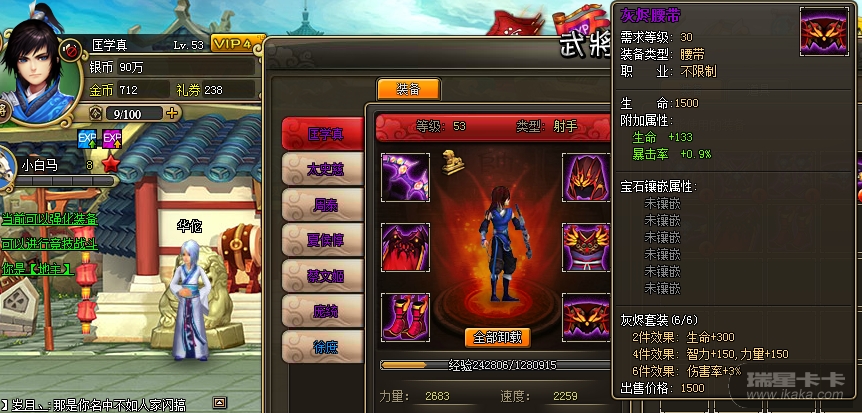Select the golden lion statue icon
This screenshot has width=862, height=413.
pyautogui.click(x=452, y=160)
